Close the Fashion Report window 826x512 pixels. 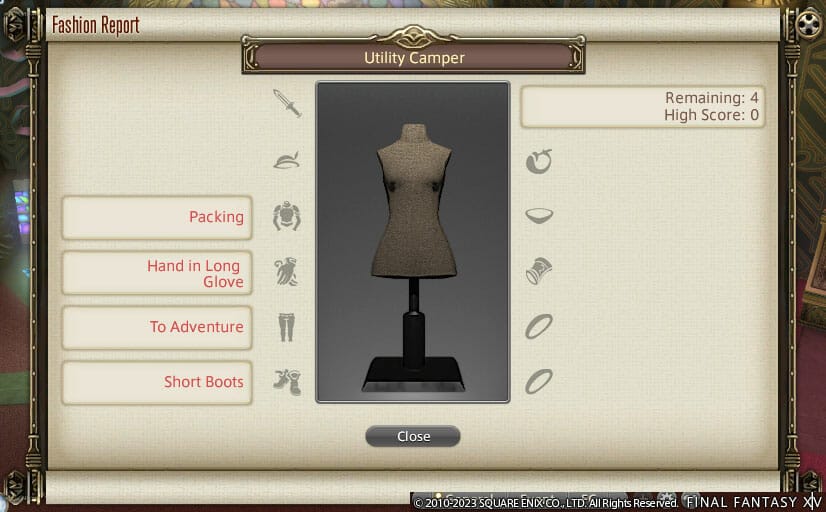tap(412, 436)
